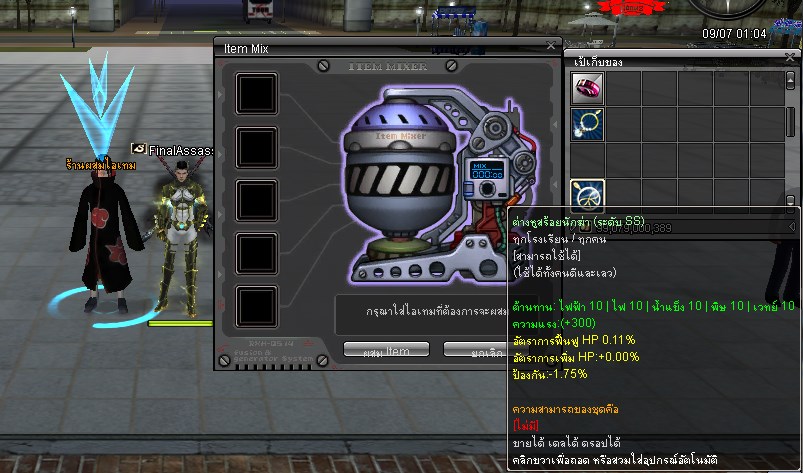803x473 pixels.
Task: Click the inventory scrollbar up arrow
Action: [x=791, y=79]
